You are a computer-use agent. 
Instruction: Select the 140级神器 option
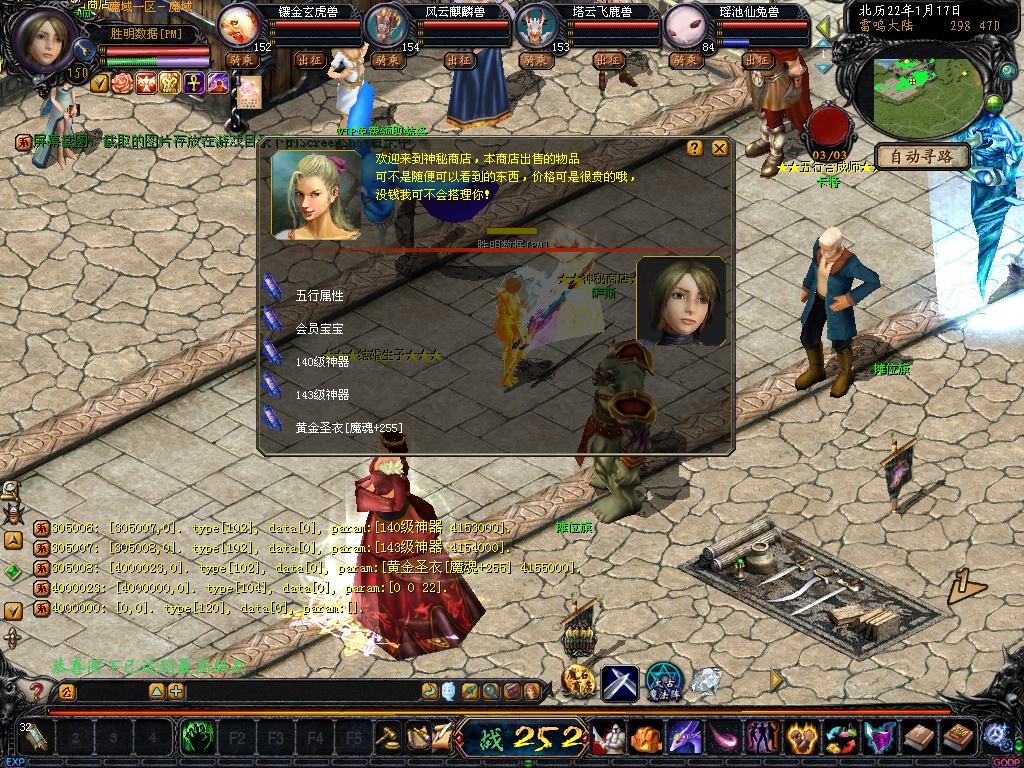tap(322, 361)
